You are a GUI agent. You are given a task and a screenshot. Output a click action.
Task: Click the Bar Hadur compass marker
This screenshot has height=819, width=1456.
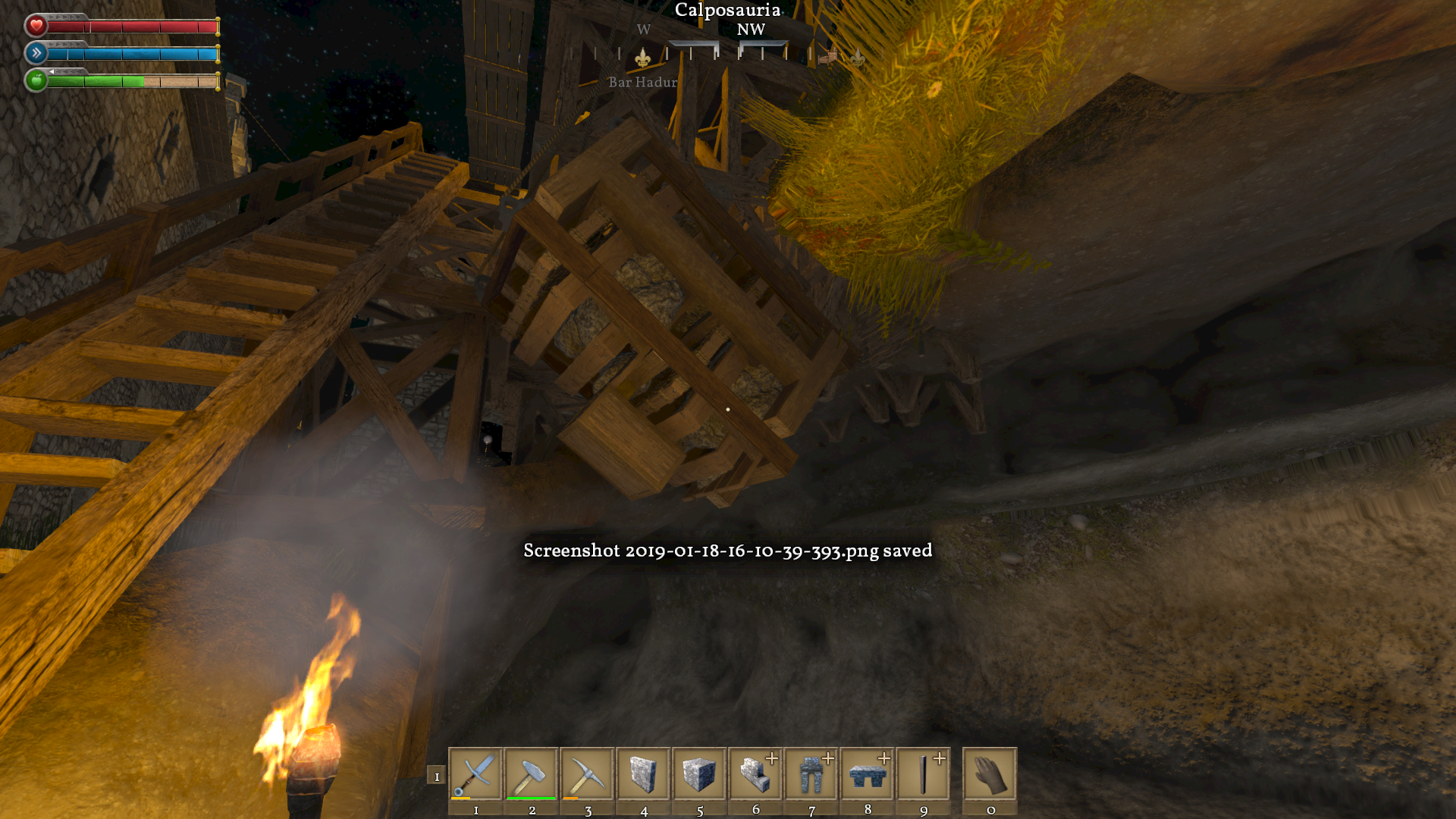643,58
